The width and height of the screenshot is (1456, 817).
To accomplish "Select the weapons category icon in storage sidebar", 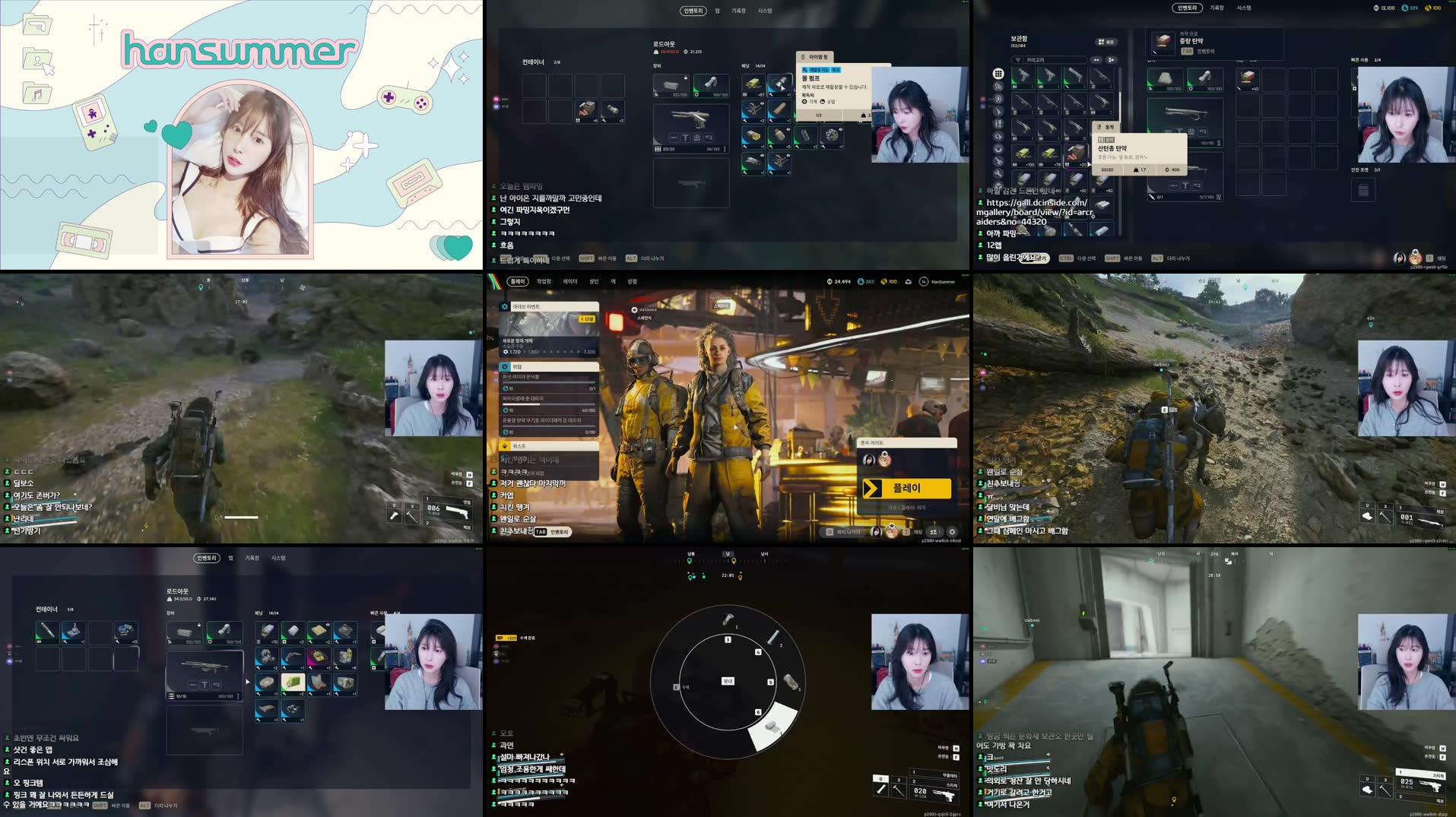I will click(998, 112).
